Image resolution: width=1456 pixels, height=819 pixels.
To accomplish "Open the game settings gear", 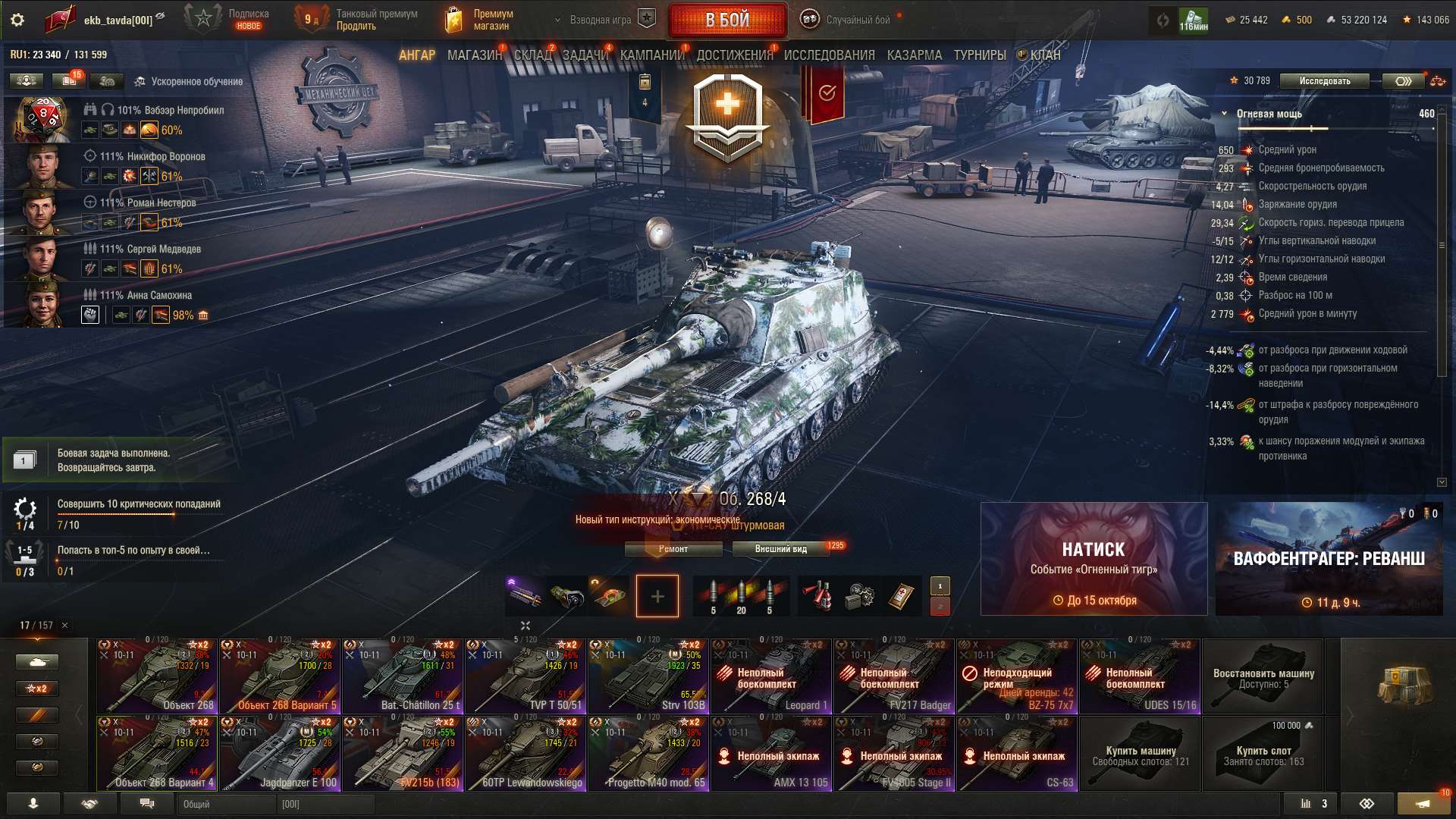I will pos(17,20).
